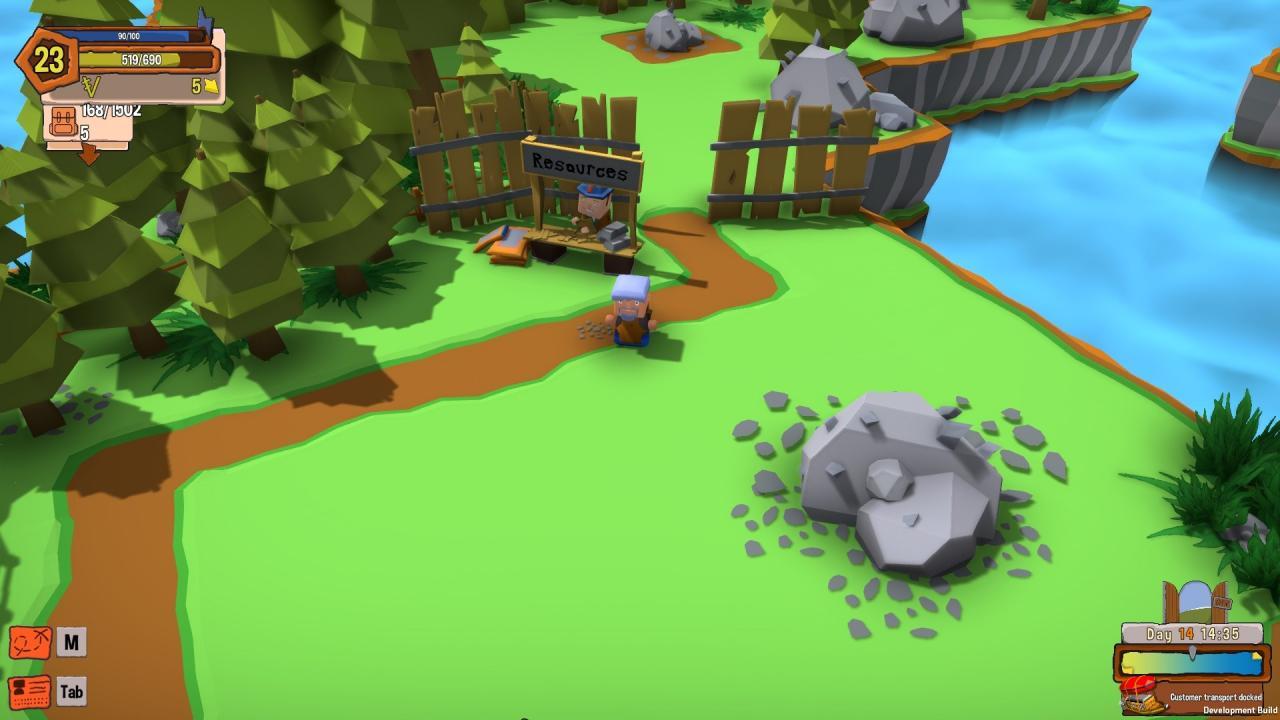Click the Day 14 14:35 label
Viewport: 1280px width, 720px height.
click(x=1195, y=632)
